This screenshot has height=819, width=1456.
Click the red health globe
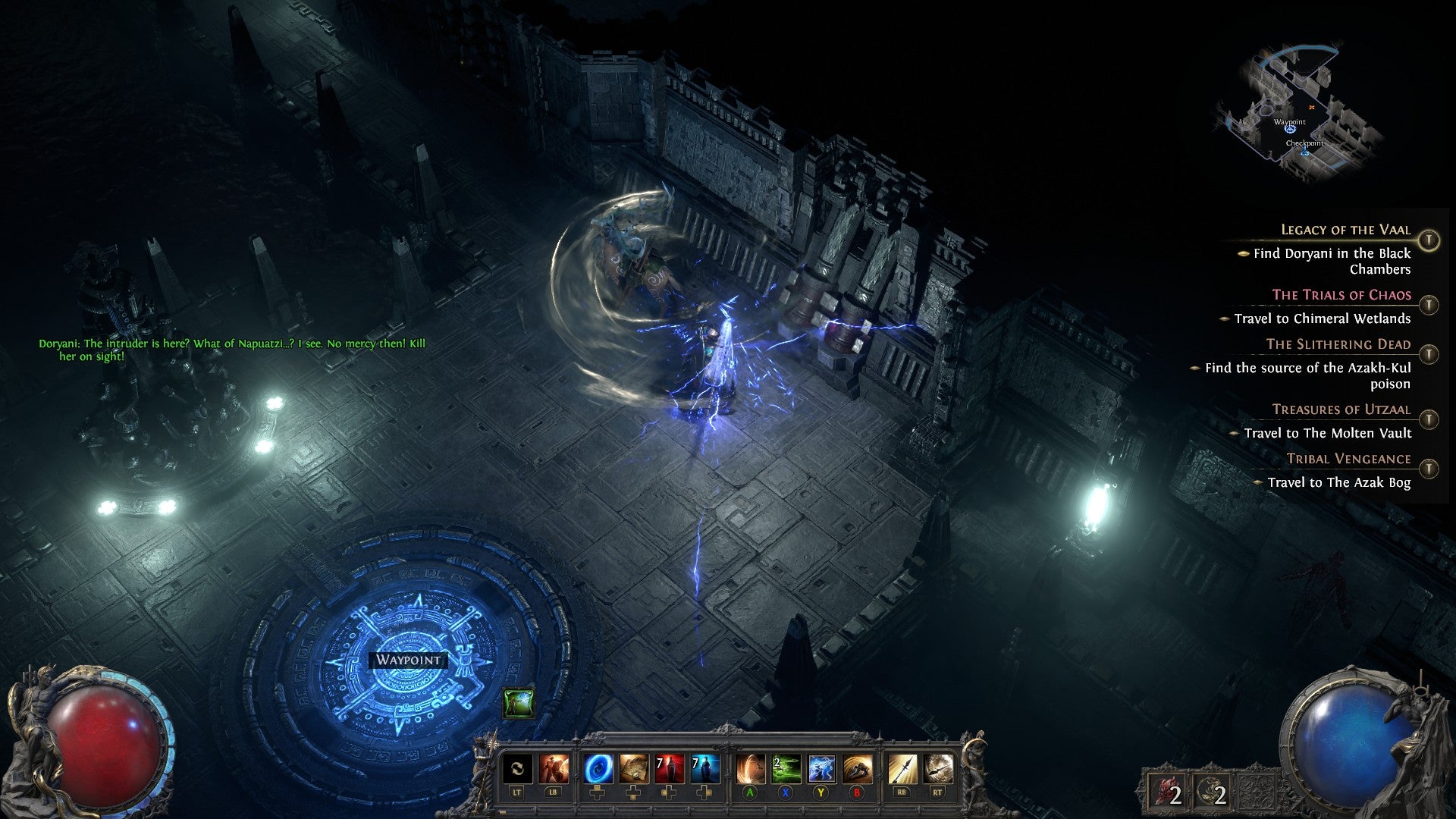click(106, 747)
